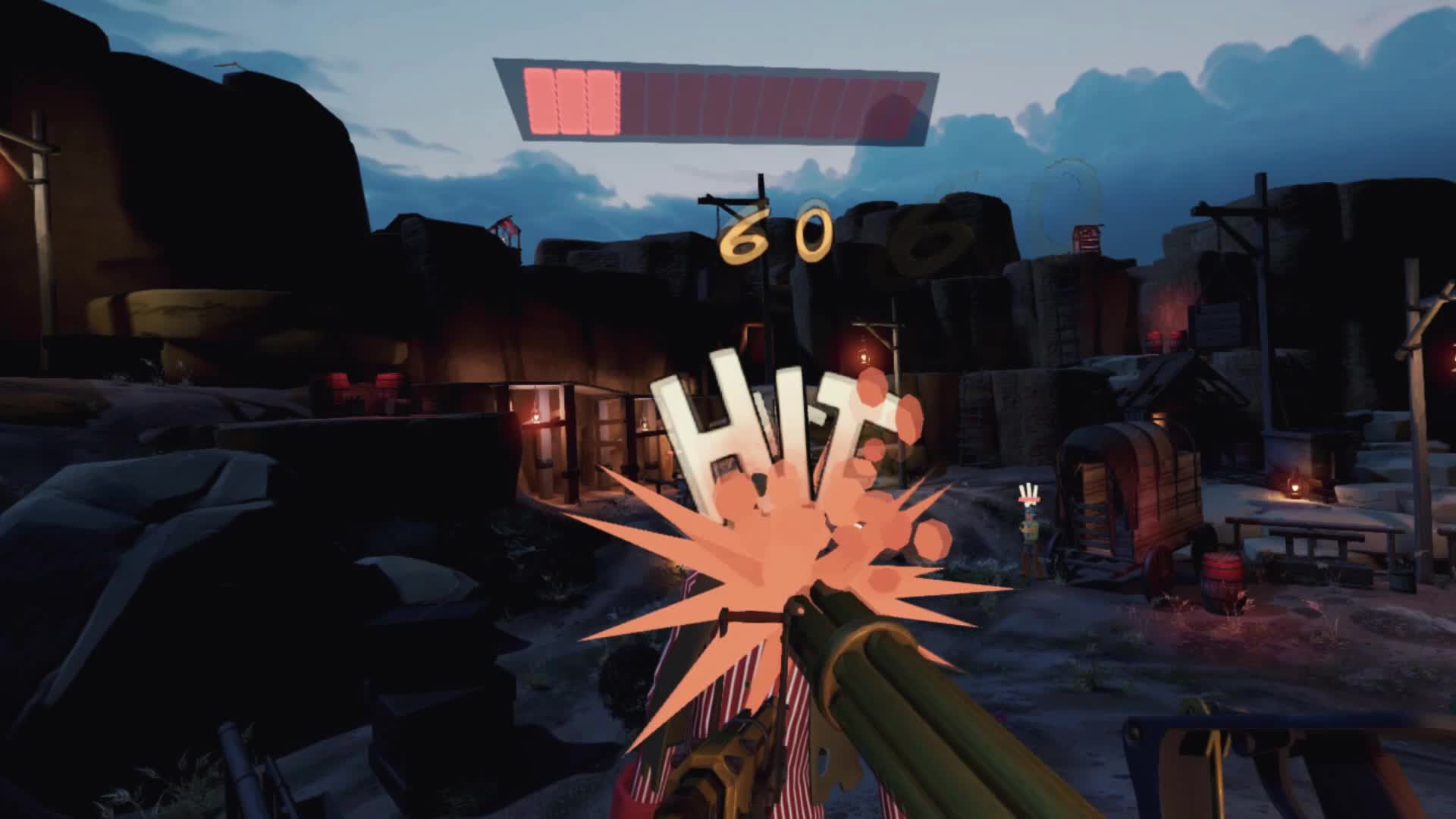This screenshot has width=1456, height=819.
Task: Toggle the first filled segment of the ammo bar
Action: pos(538,99)
